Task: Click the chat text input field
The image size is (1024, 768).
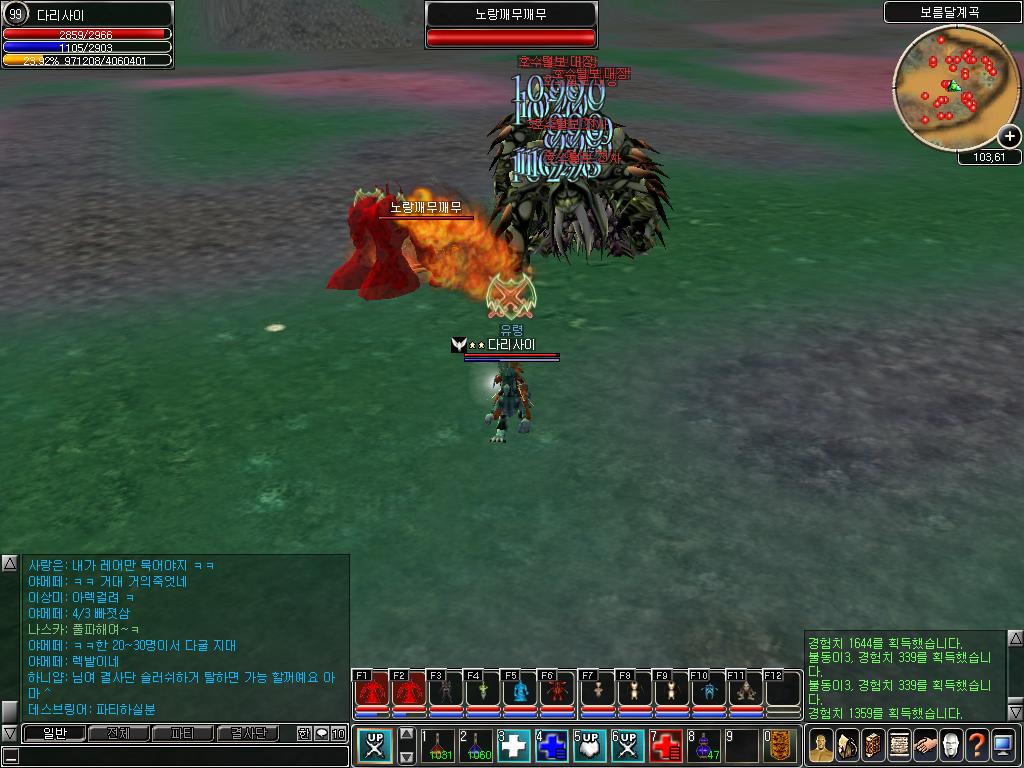Action: (180, 756)
